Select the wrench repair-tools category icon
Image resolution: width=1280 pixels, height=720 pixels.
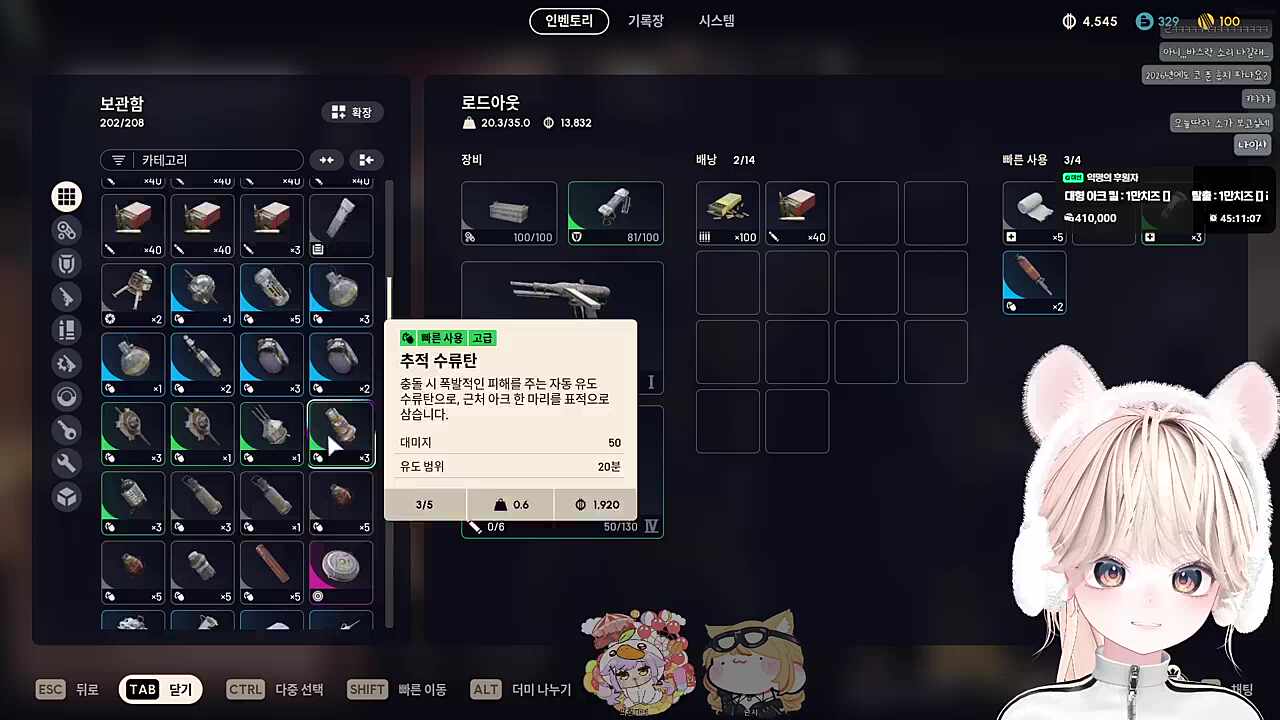click(x=66, y=463)
